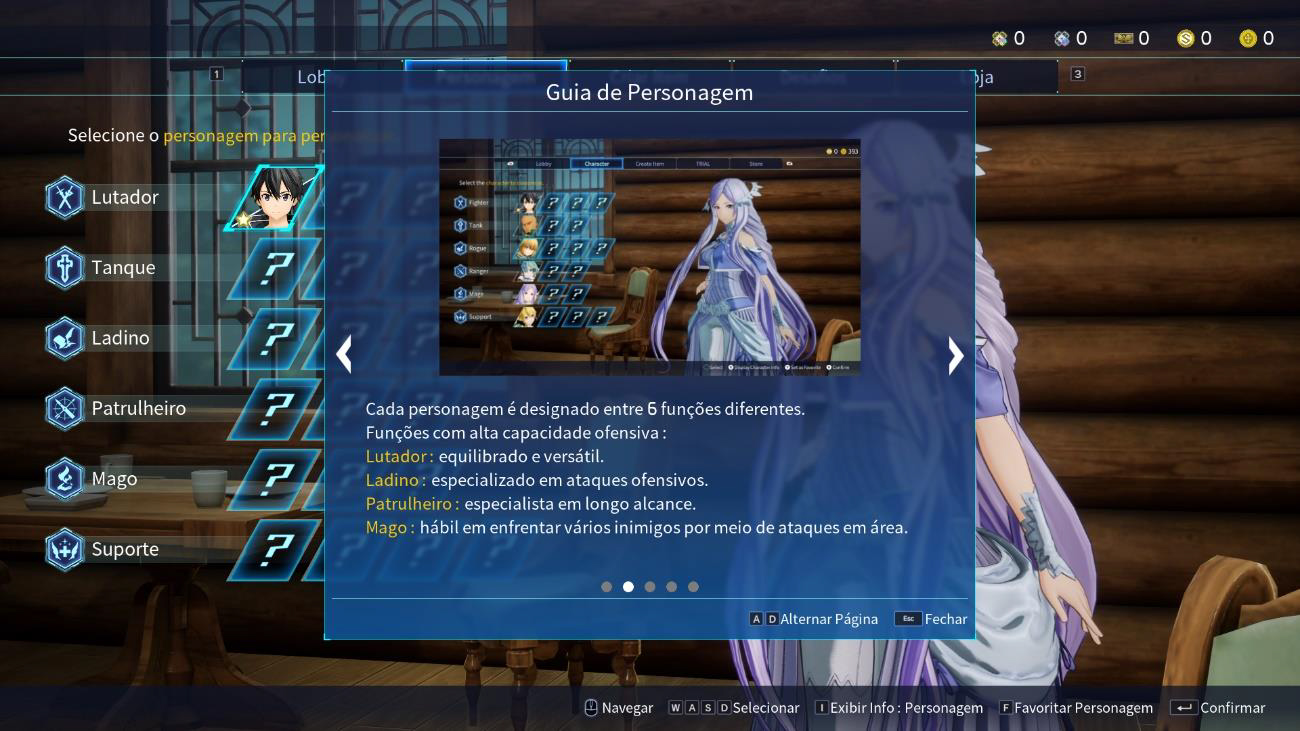Viewport: 1300px width, 731px height.
Task: Jump to the last guide page dot
Action: pyautogui.click(x=693, y=587)
